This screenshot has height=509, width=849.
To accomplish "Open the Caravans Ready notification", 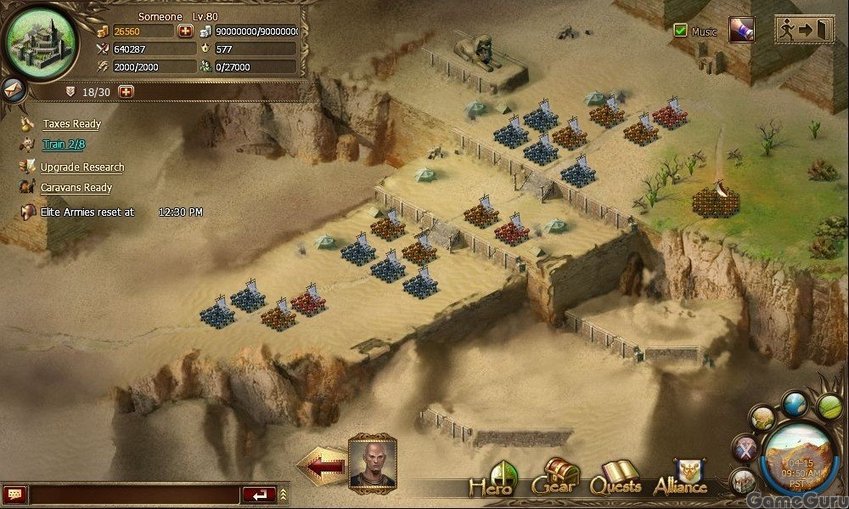I will (76, 188).
